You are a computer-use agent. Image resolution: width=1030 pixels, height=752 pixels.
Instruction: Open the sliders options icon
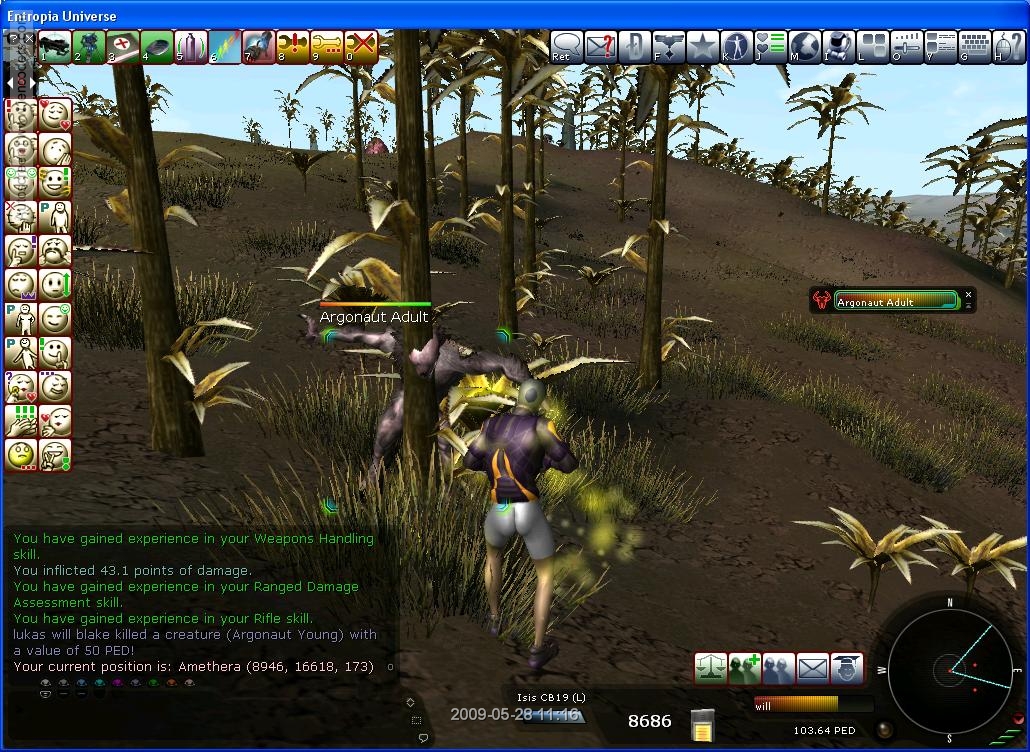(907, 46)
